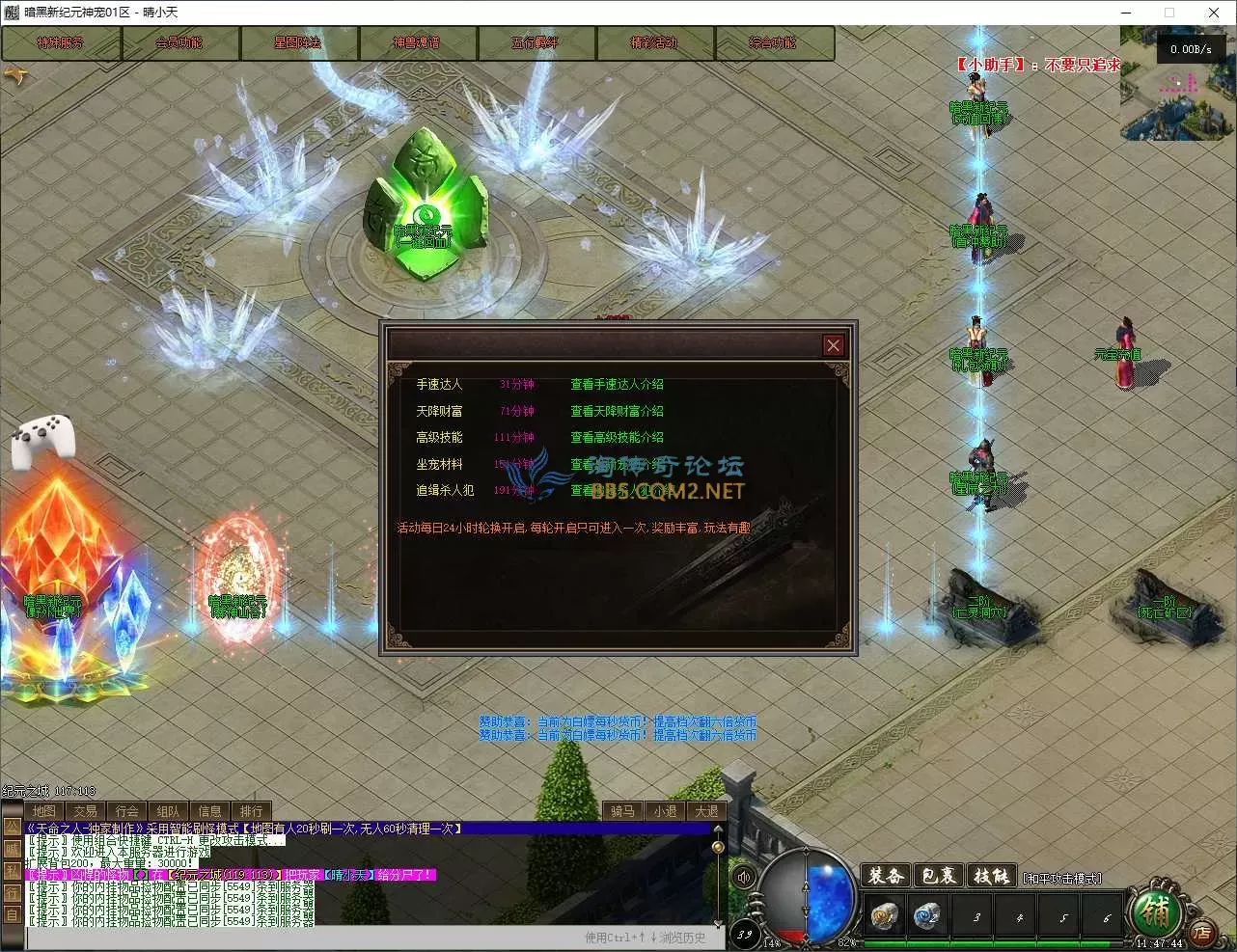This screenshot has width=1237, height=952.
Task: Open the 神兽魂谱 menu
Action: pos(417,43)
